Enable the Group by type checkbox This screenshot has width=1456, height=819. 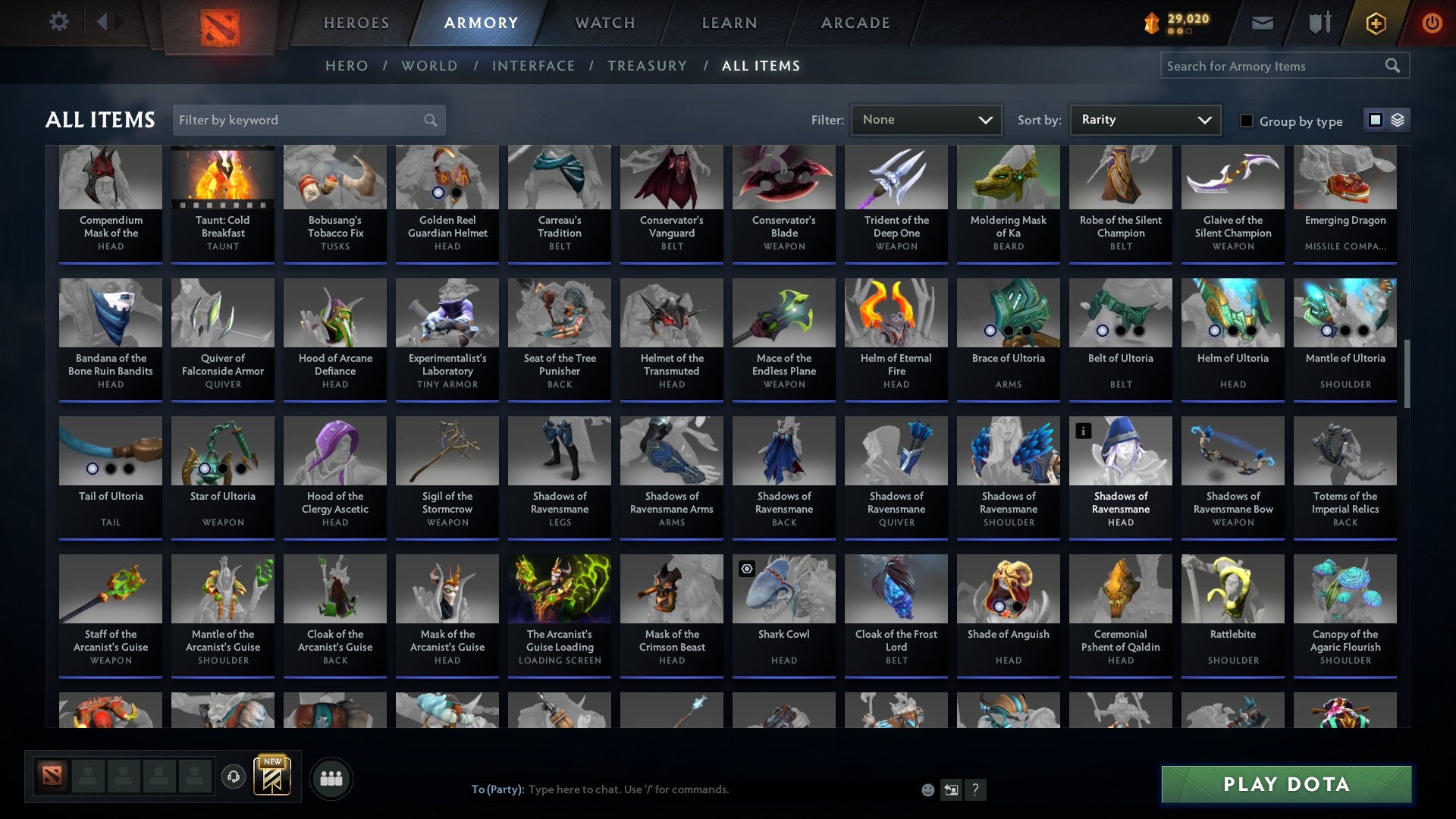tap(1247, 121)
